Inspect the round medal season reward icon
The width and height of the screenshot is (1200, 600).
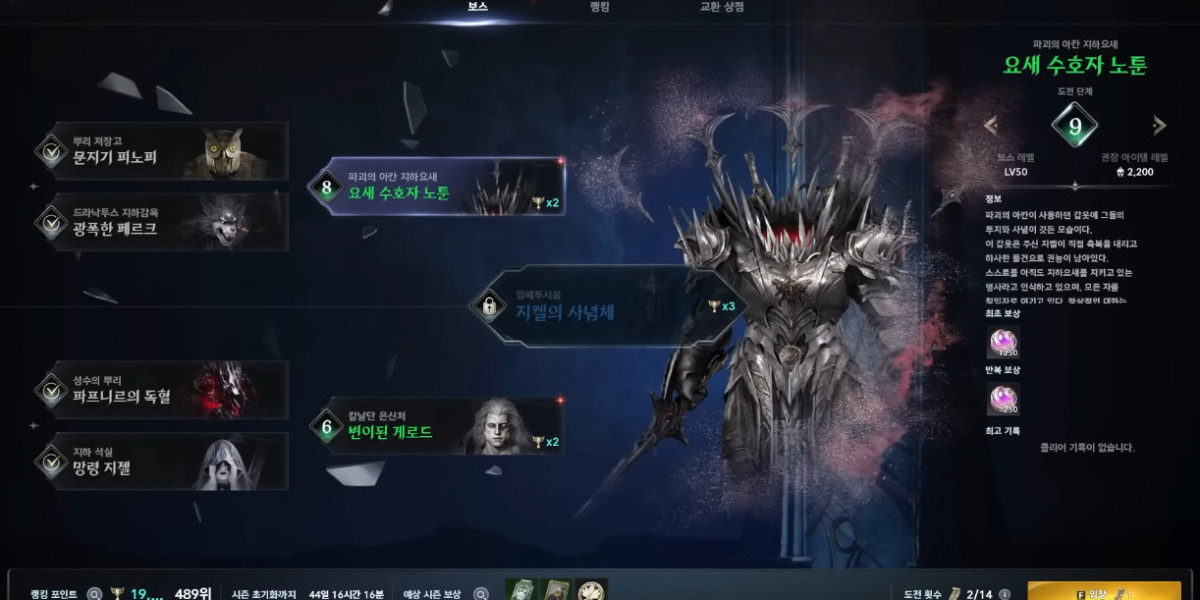point(592,591)
